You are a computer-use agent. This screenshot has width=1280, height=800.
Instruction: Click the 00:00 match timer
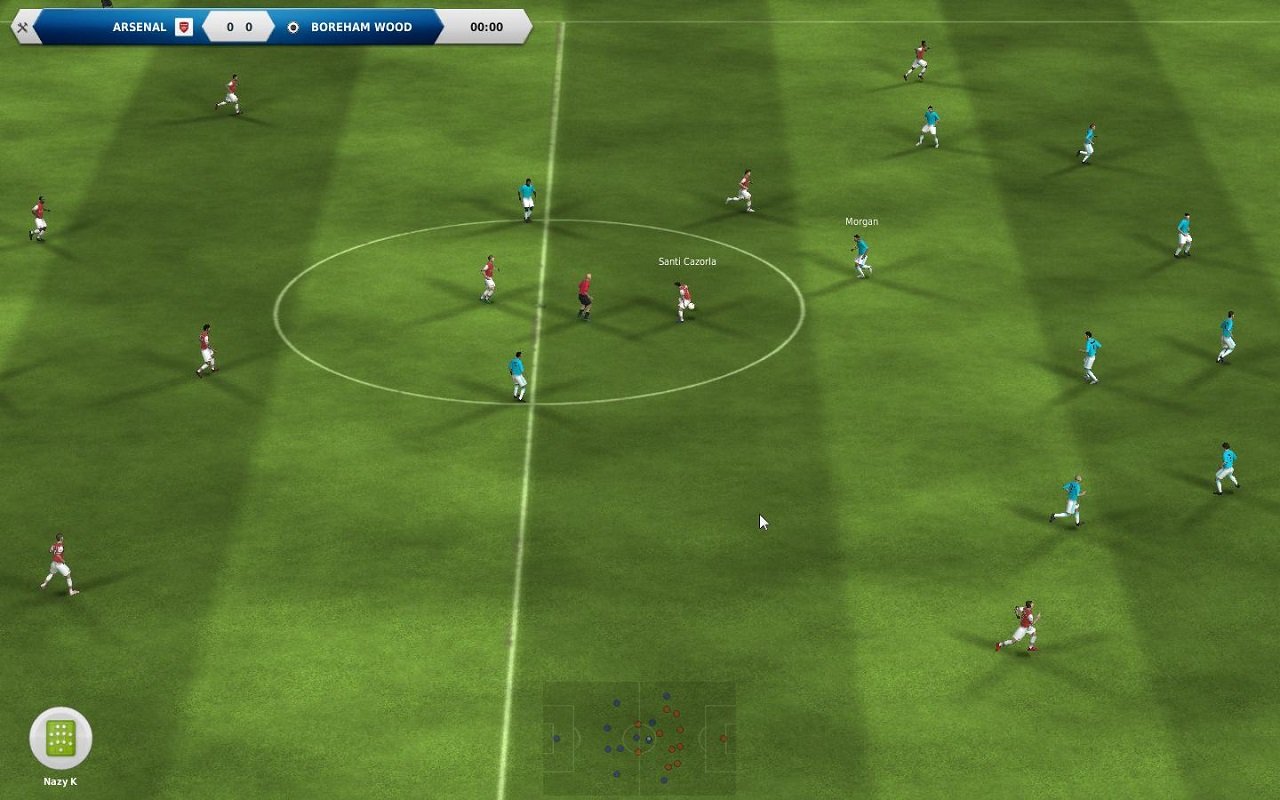[486, 27]
